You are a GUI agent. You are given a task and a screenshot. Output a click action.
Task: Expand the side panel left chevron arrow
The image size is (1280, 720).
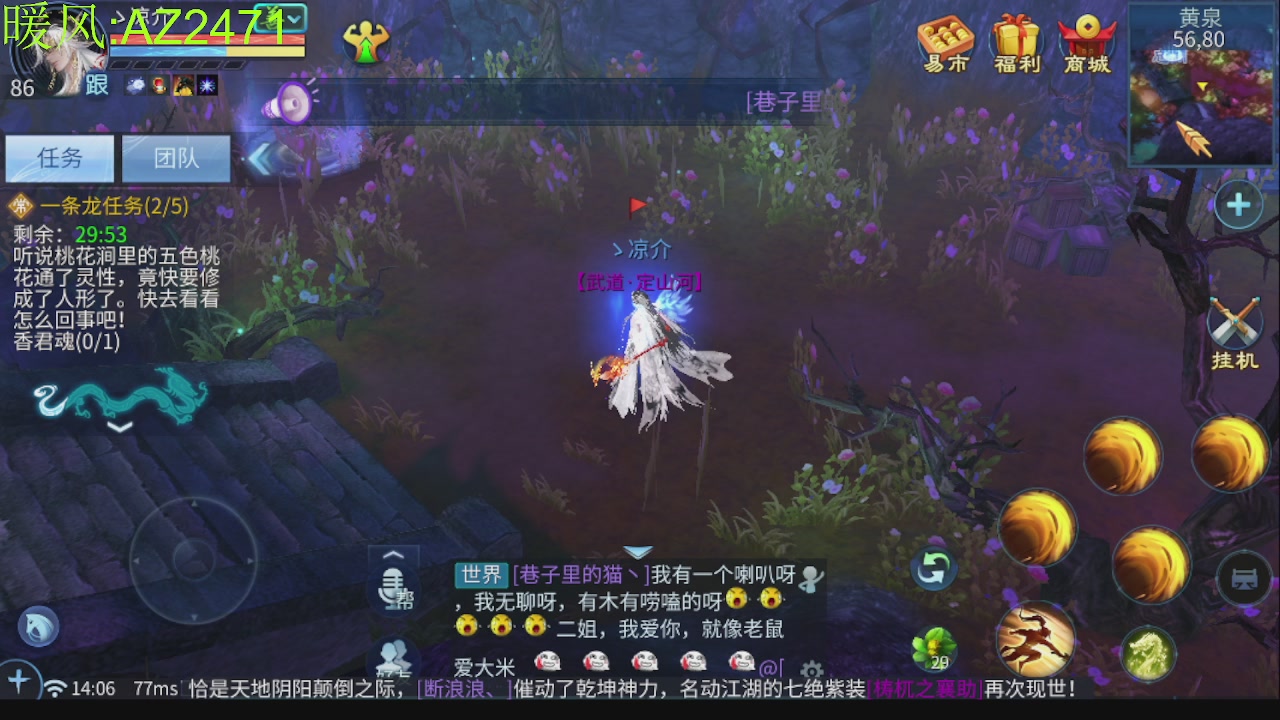coord(260,157)
